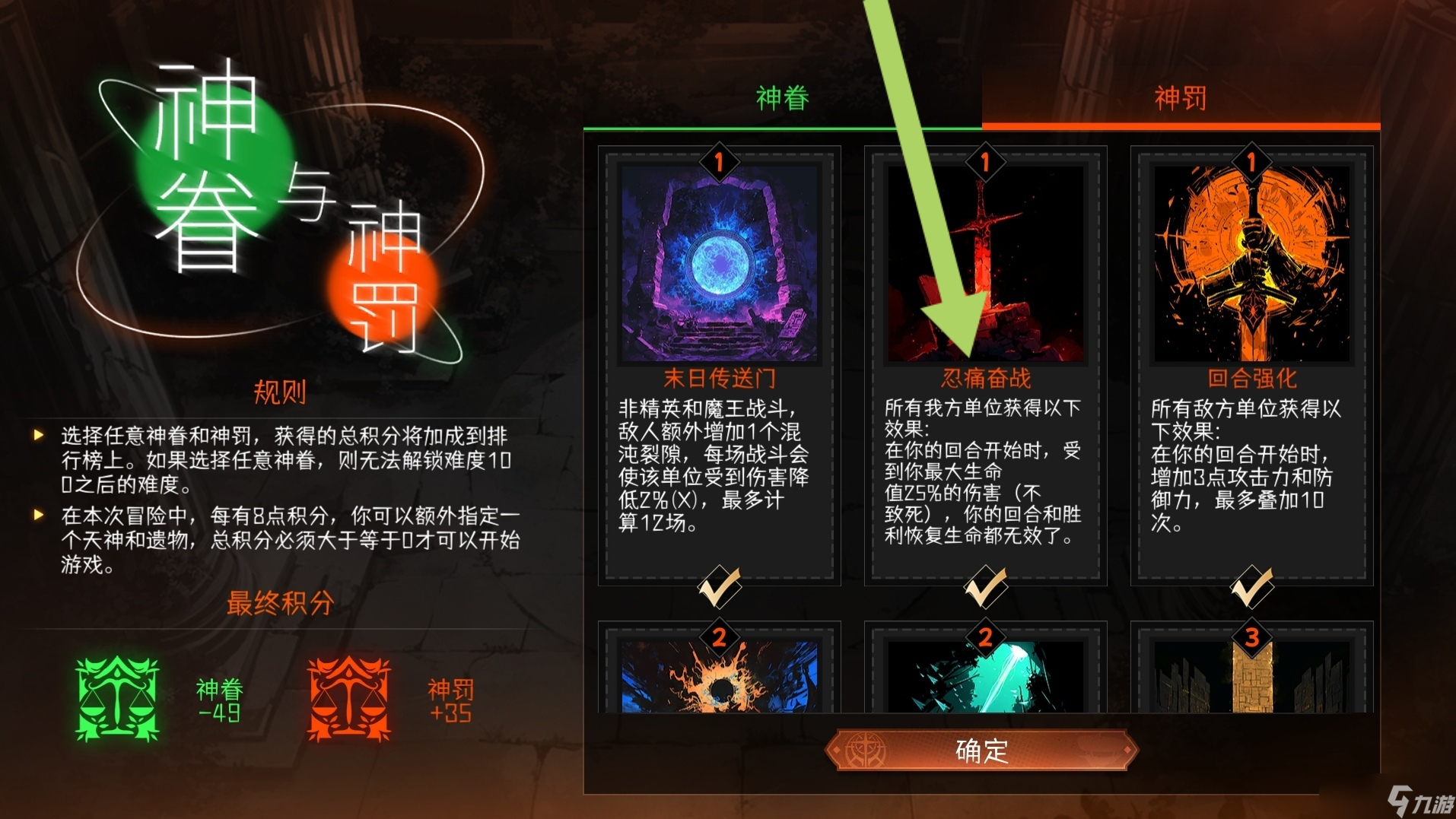Uncheck the 忍痛奋战 selection checkmark
This screenshot has height=819, width=1456.
pos(985,586)
